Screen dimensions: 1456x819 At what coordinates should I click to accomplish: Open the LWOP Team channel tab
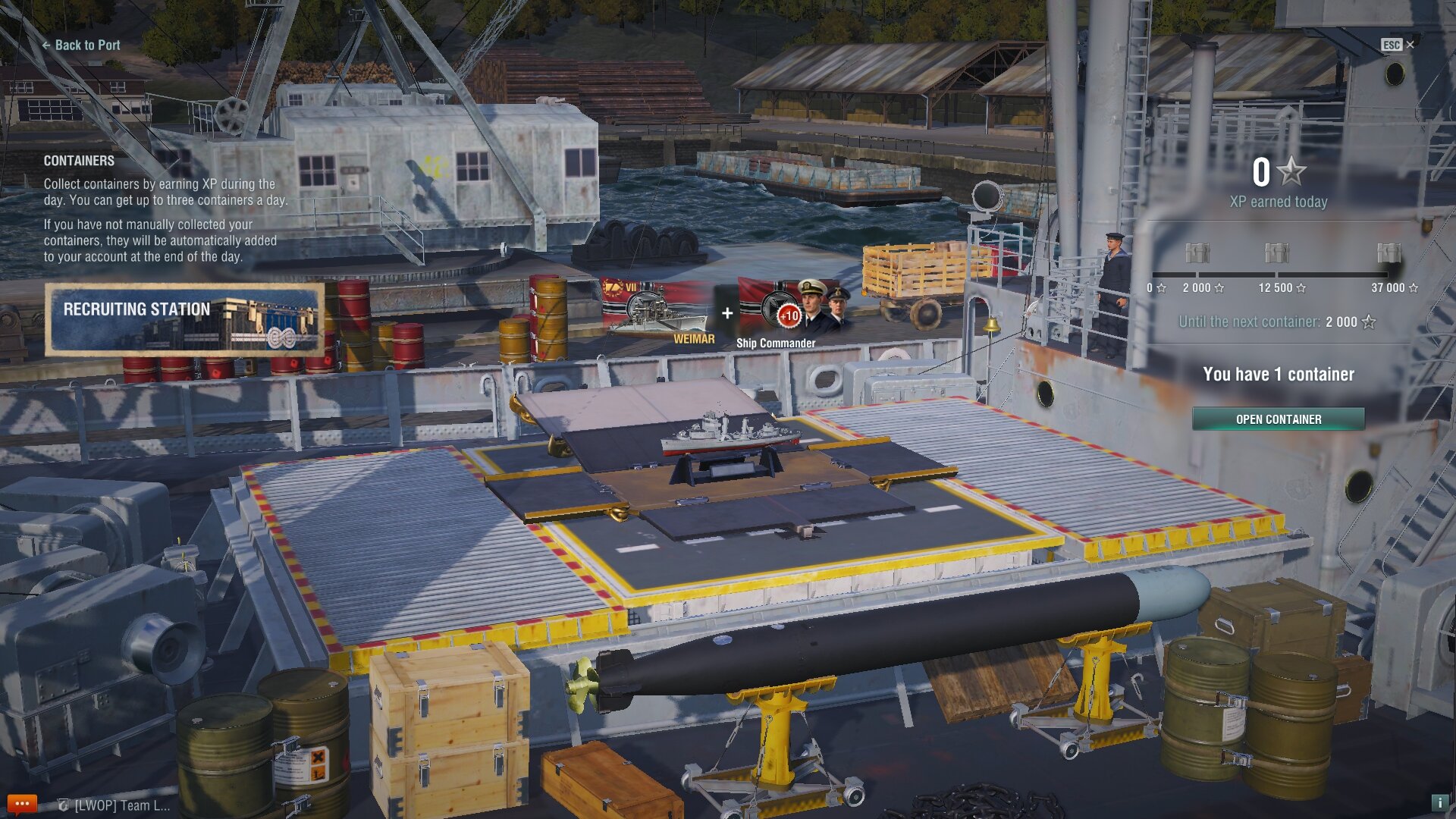(115, 805)
